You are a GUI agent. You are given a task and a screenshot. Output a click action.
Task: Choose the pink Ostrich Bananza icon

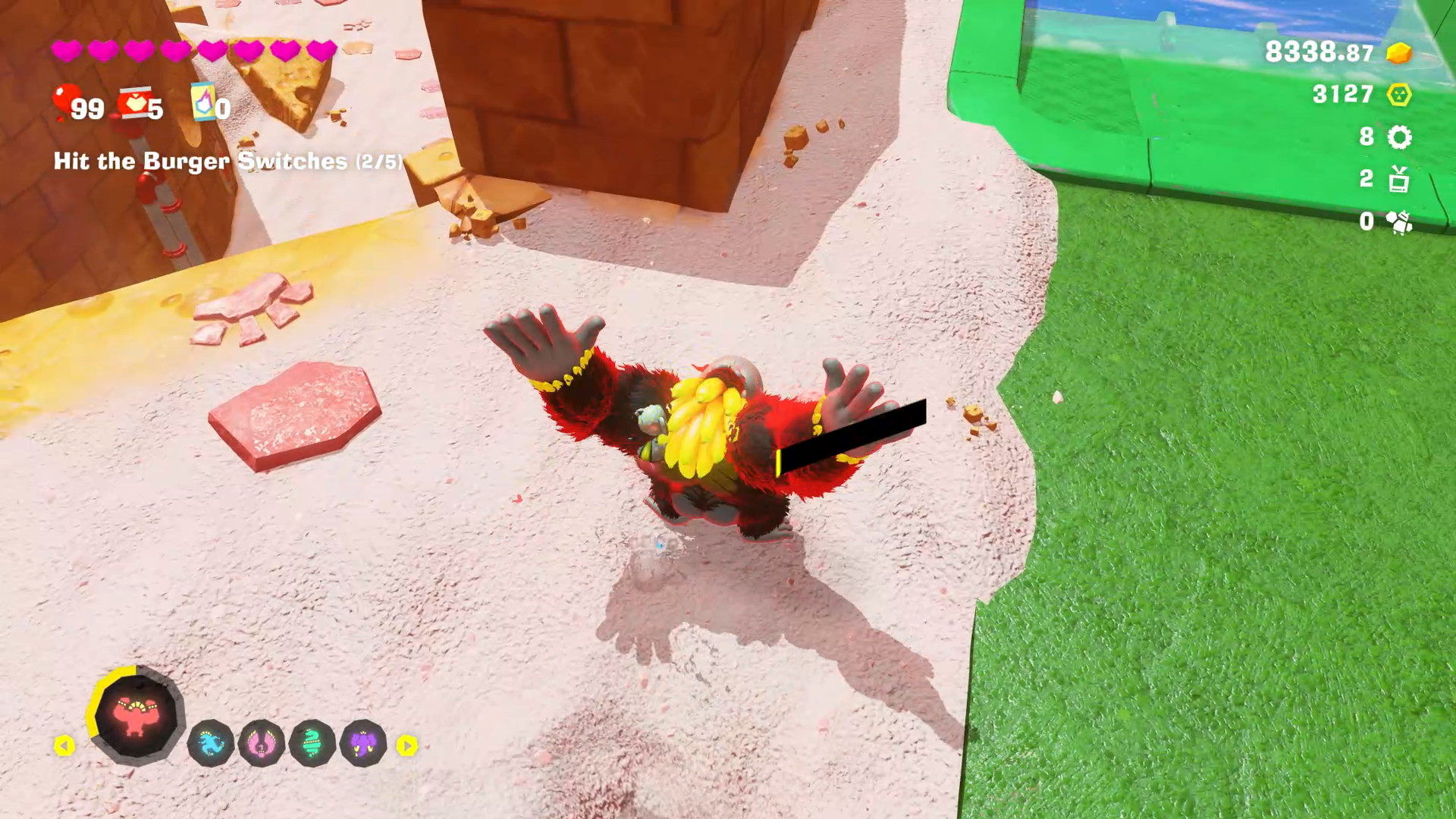(x=262, y=743)
